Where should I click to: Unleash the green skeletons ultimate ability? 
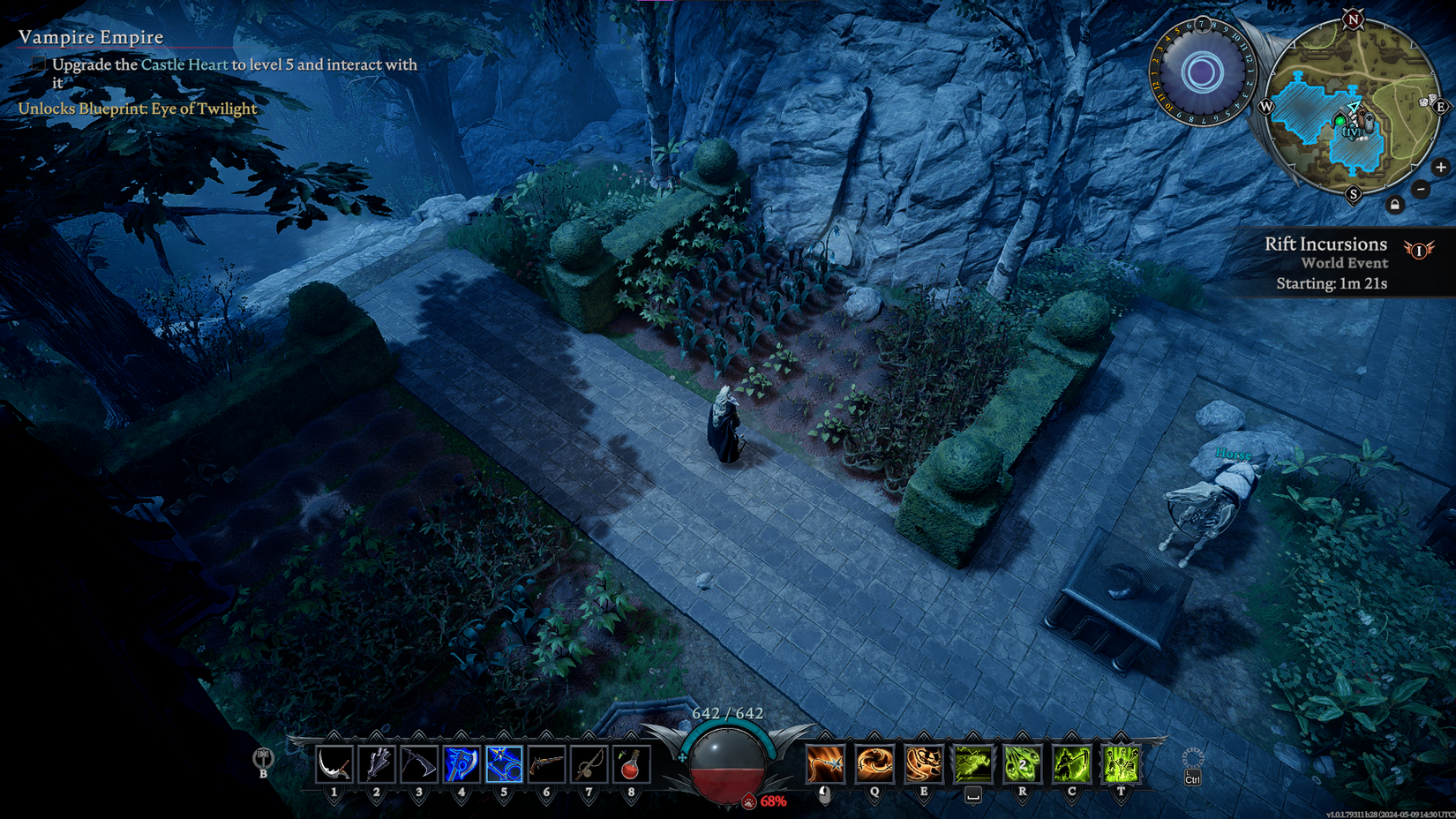1122,763
